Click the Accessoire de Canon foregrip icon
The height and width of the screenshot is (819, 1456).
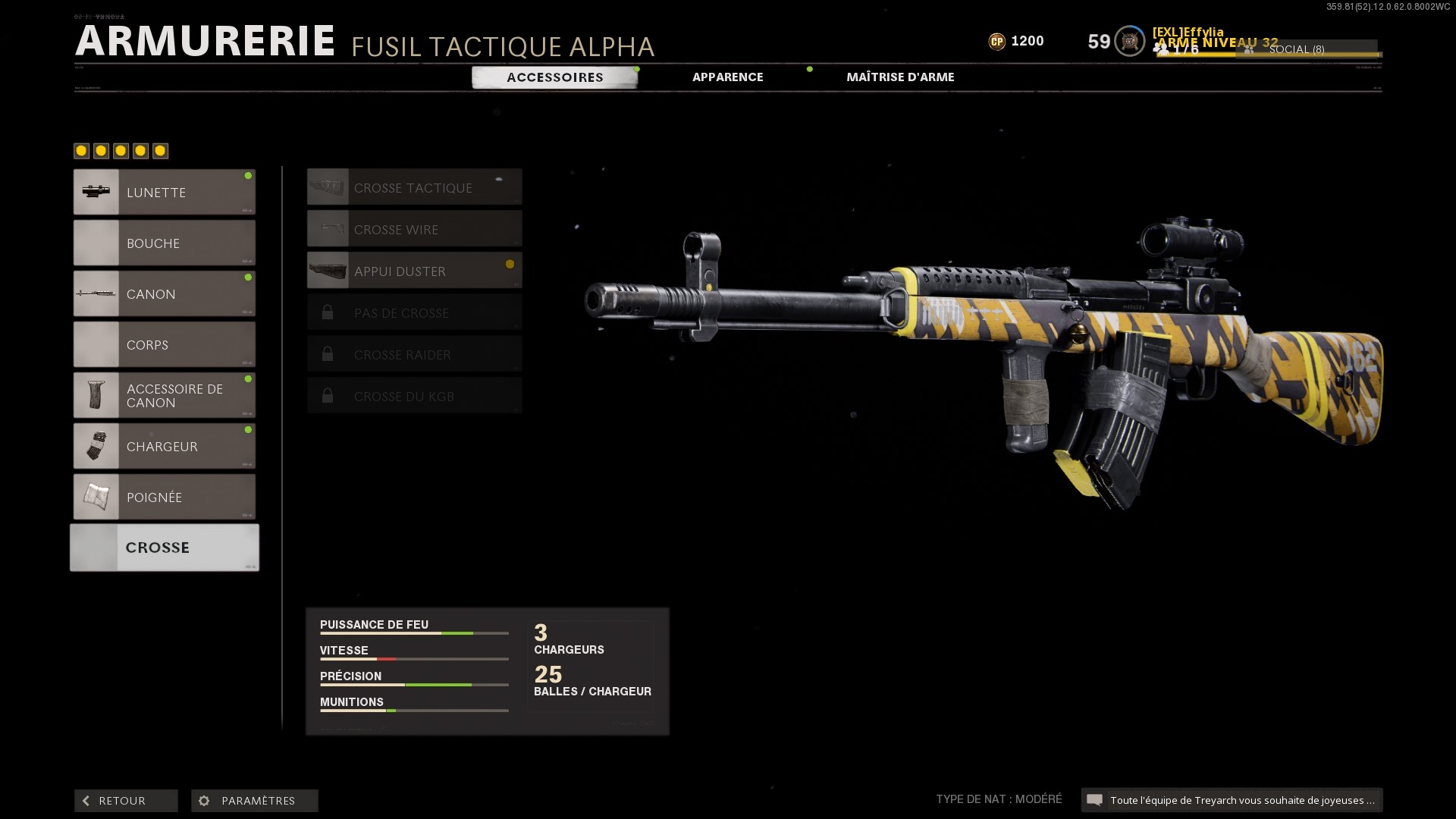[96, 394]
